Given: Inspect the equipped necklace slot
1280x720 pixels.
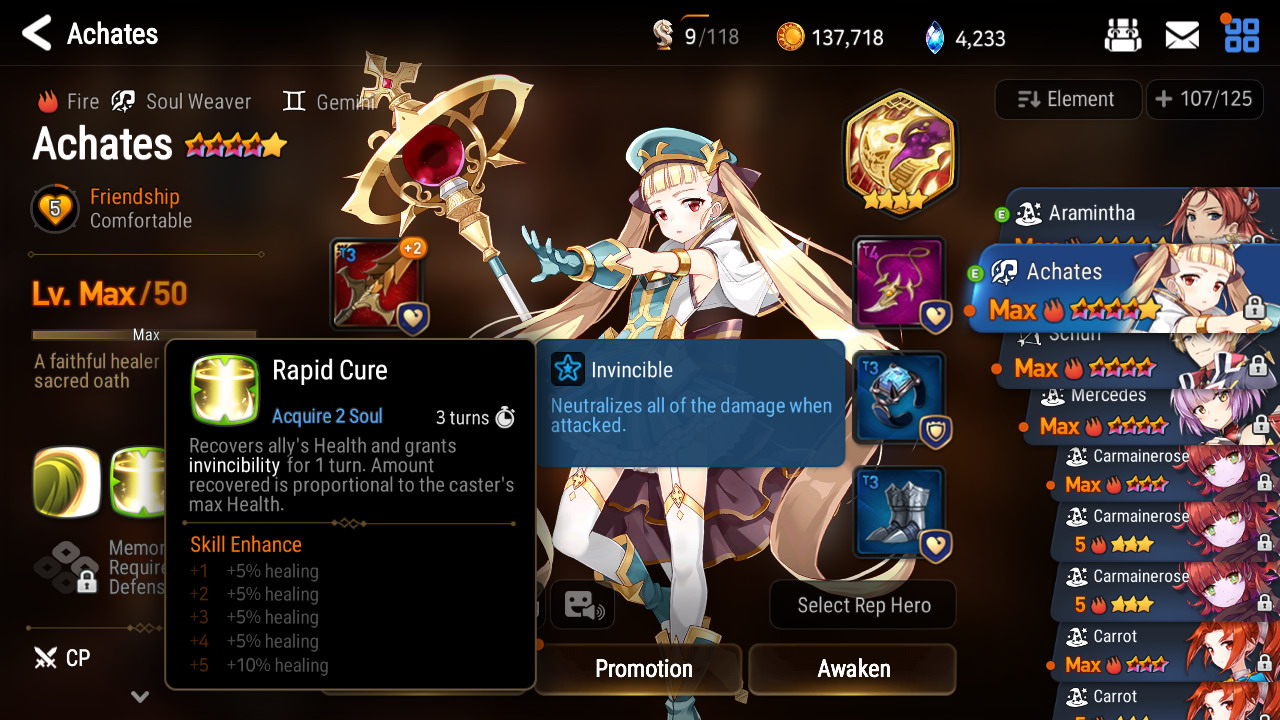Looking at the screenshot, I should click(899, 283).
